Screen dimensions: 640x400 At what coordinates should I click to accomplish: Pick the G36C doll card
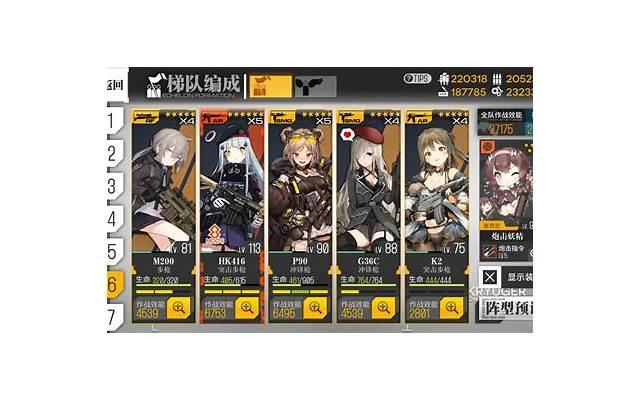(367, 200)
